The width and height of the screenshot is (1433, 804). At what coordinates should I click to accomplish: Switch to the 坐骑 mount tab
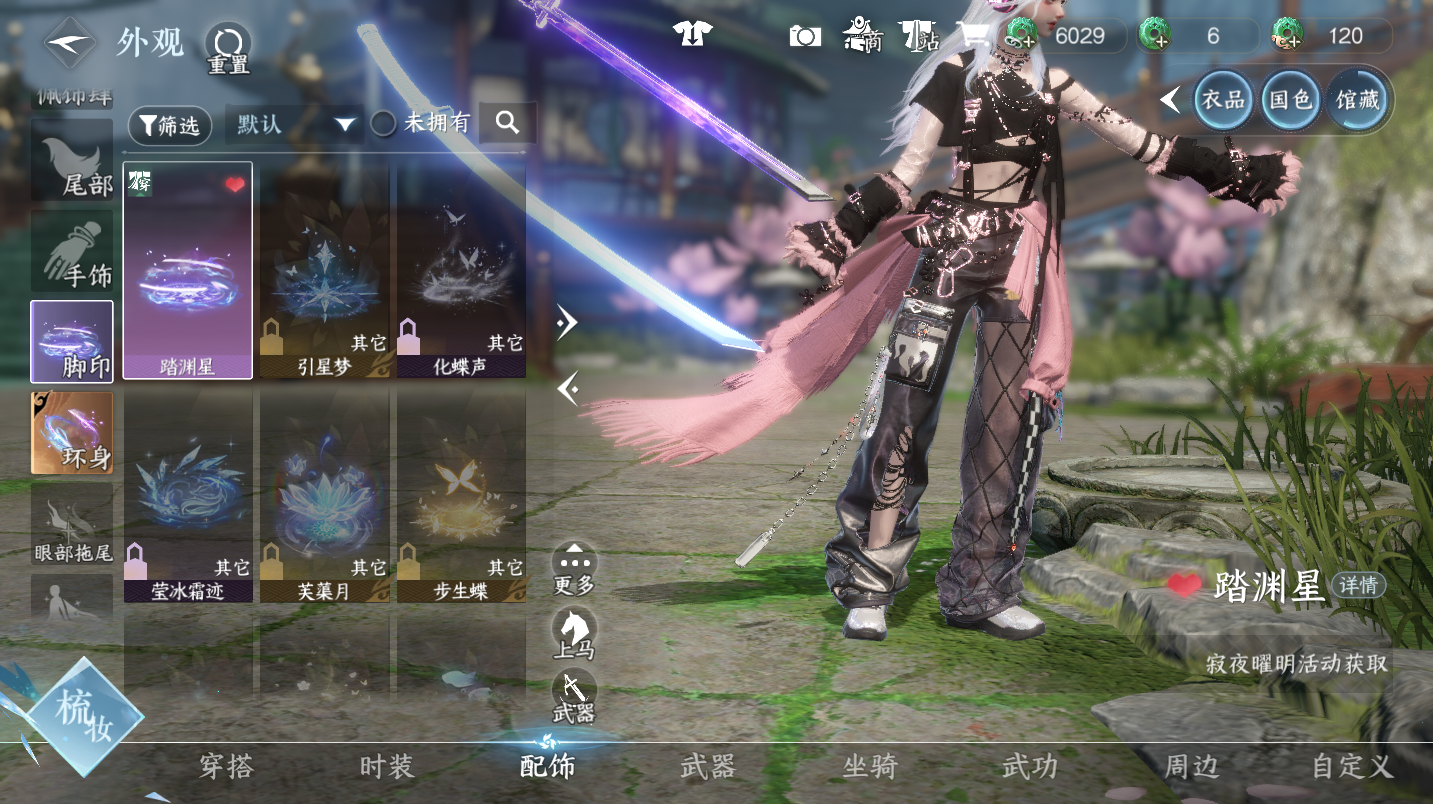869,767
